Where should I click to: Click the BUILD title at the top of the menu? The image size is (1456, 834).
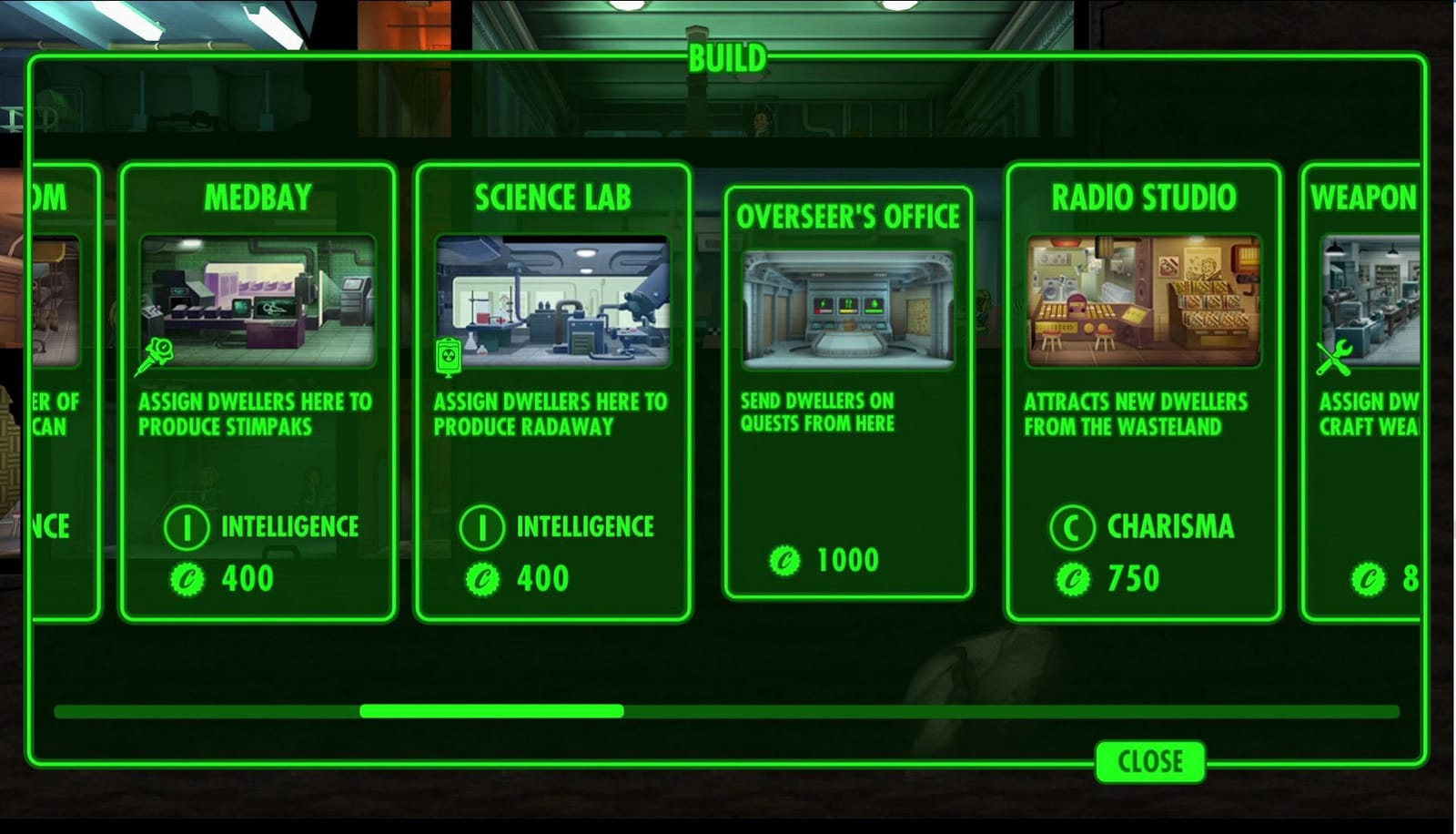click(726, 56)
